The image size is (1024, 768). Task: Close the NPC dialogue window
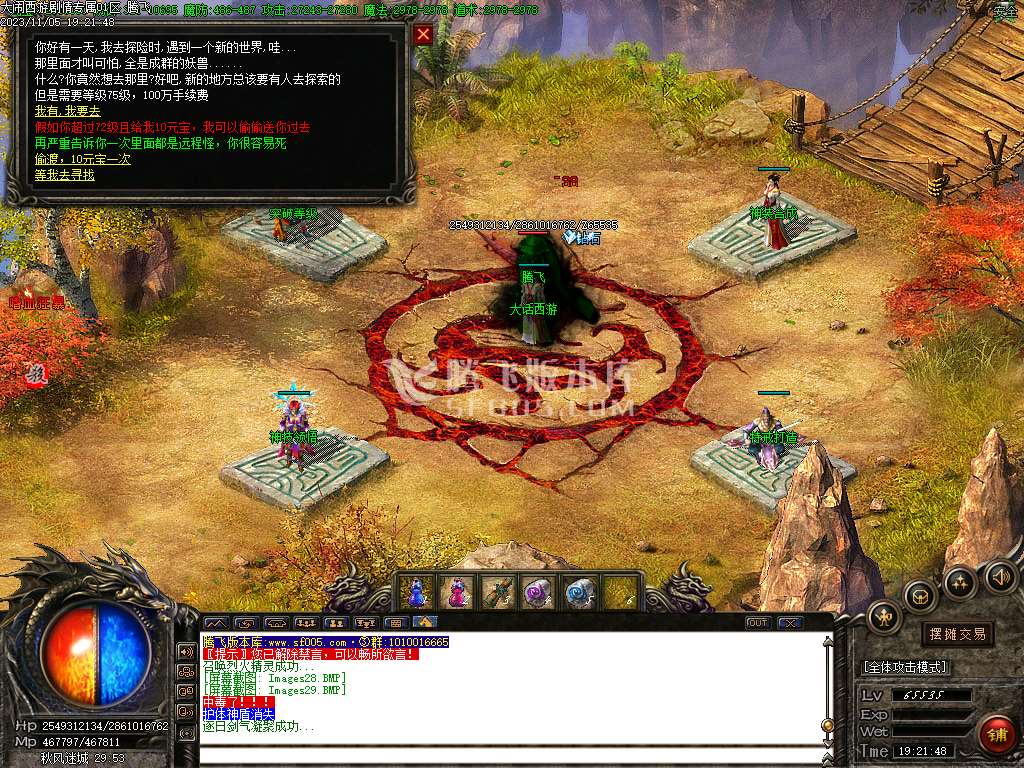[423, 35]
